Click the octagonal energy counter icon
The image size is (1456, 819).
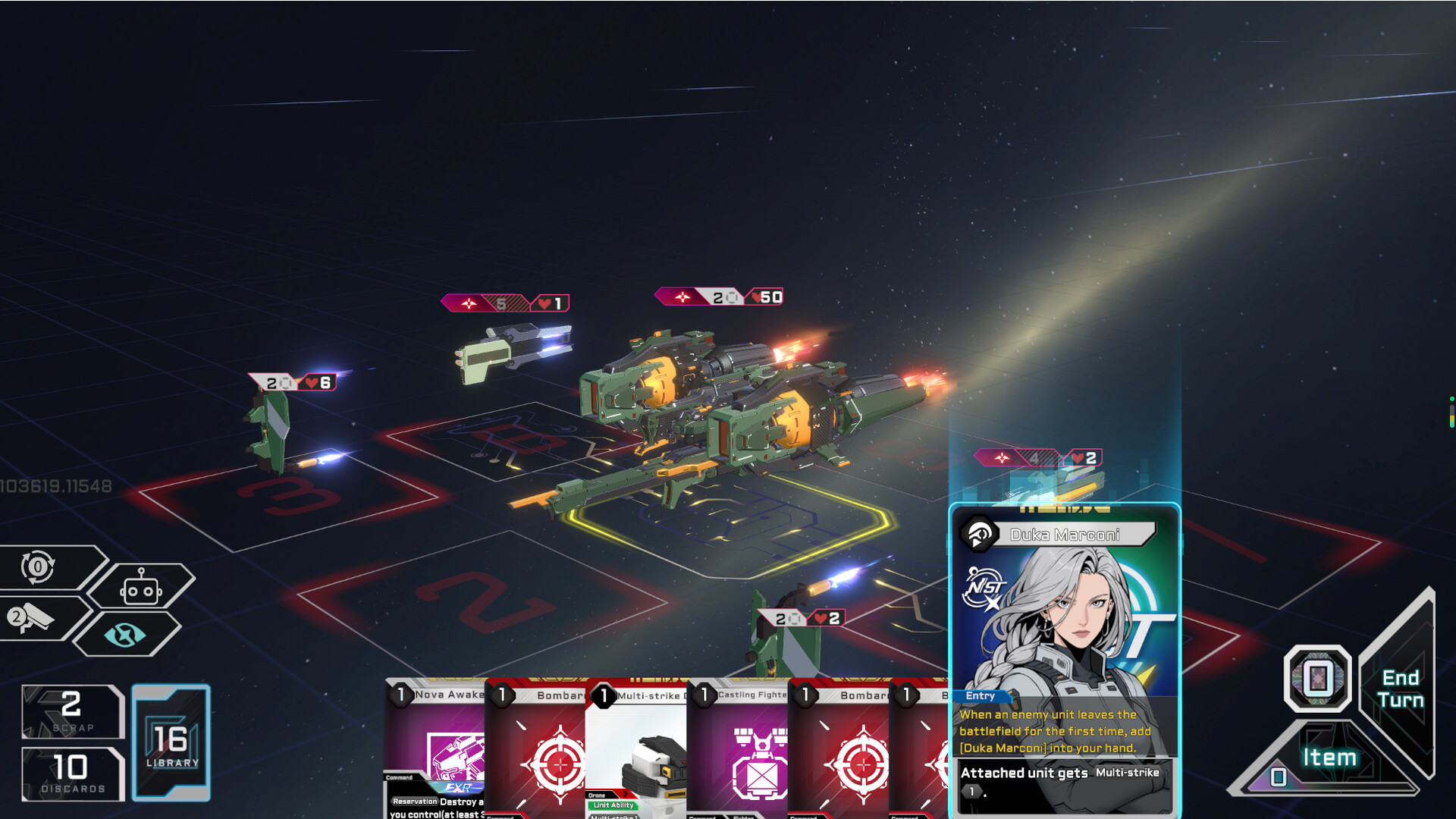[1317, 678]
